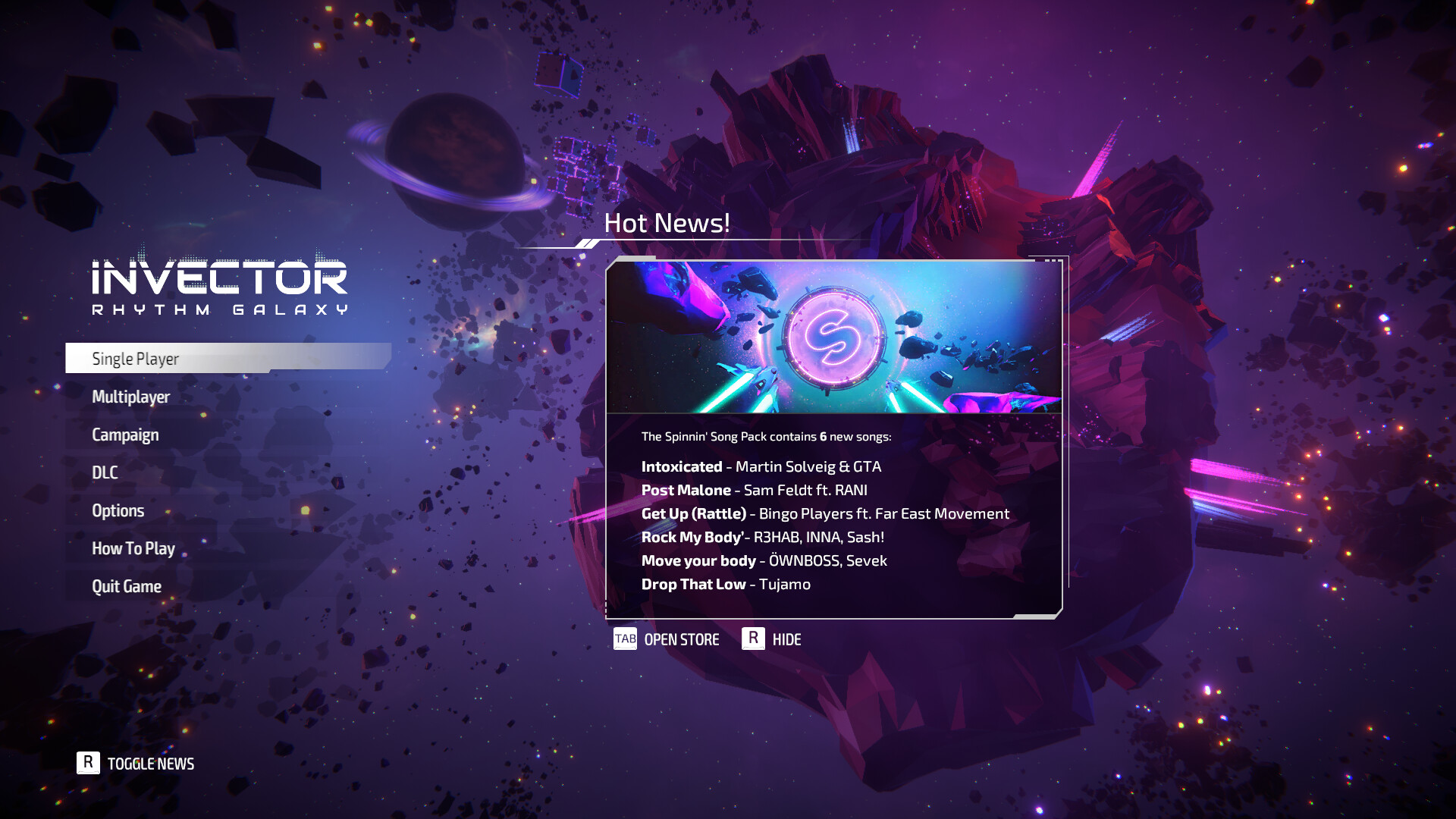Click the song line Intoxicated by Martin Solveig
The height and width of the screenshot is (819, 1456).
pos(761,466)
